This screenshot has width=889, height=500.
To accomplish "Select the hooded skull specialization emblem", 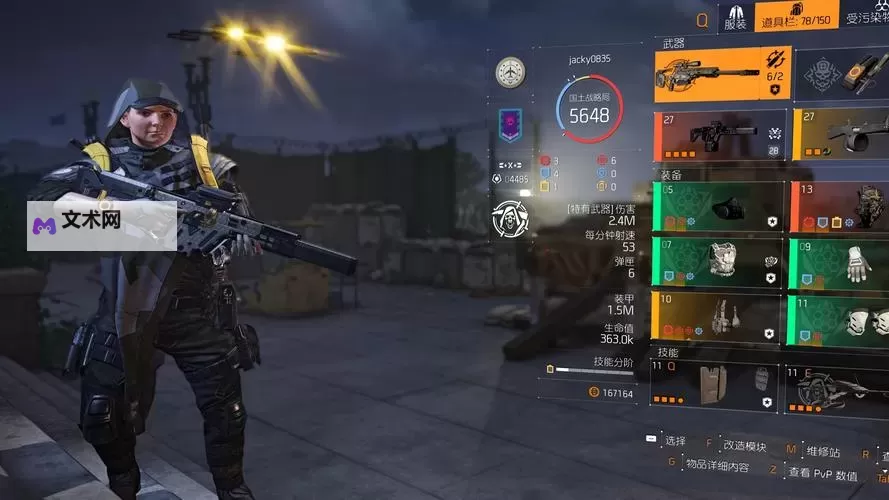I will coord(511,218).
